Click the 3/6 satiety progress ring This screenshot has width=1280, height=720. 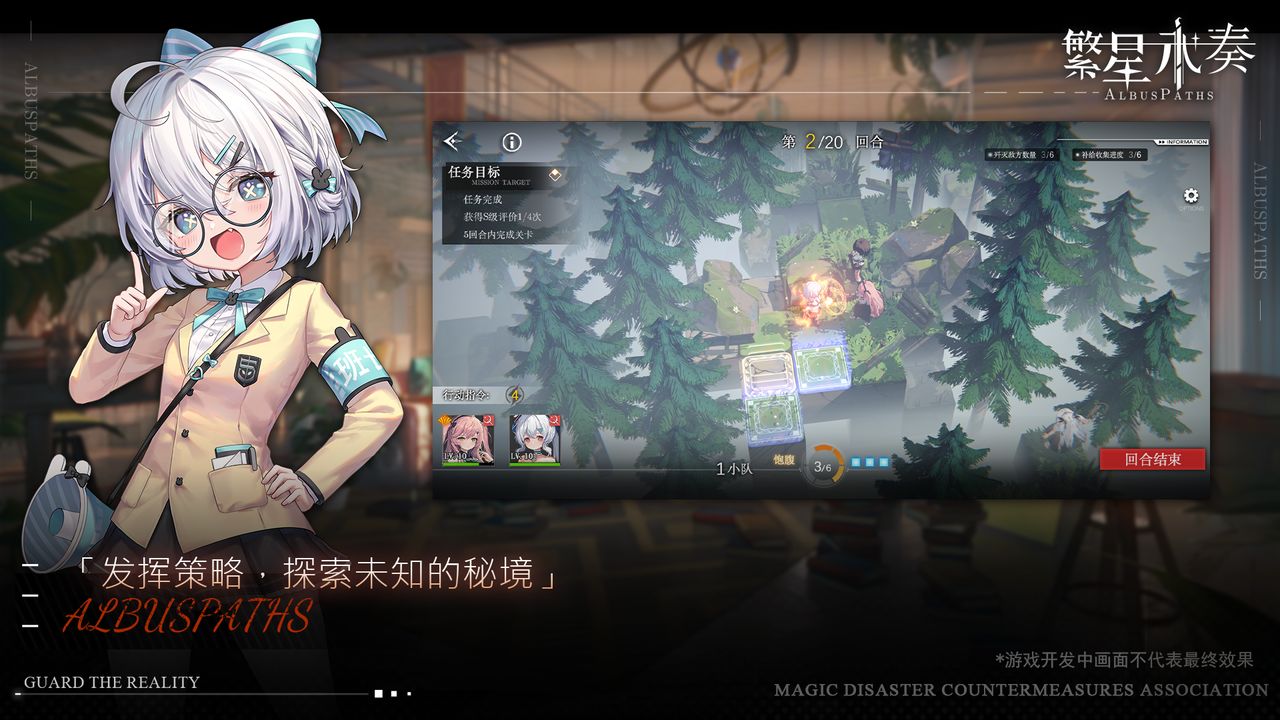coord(825,465)
